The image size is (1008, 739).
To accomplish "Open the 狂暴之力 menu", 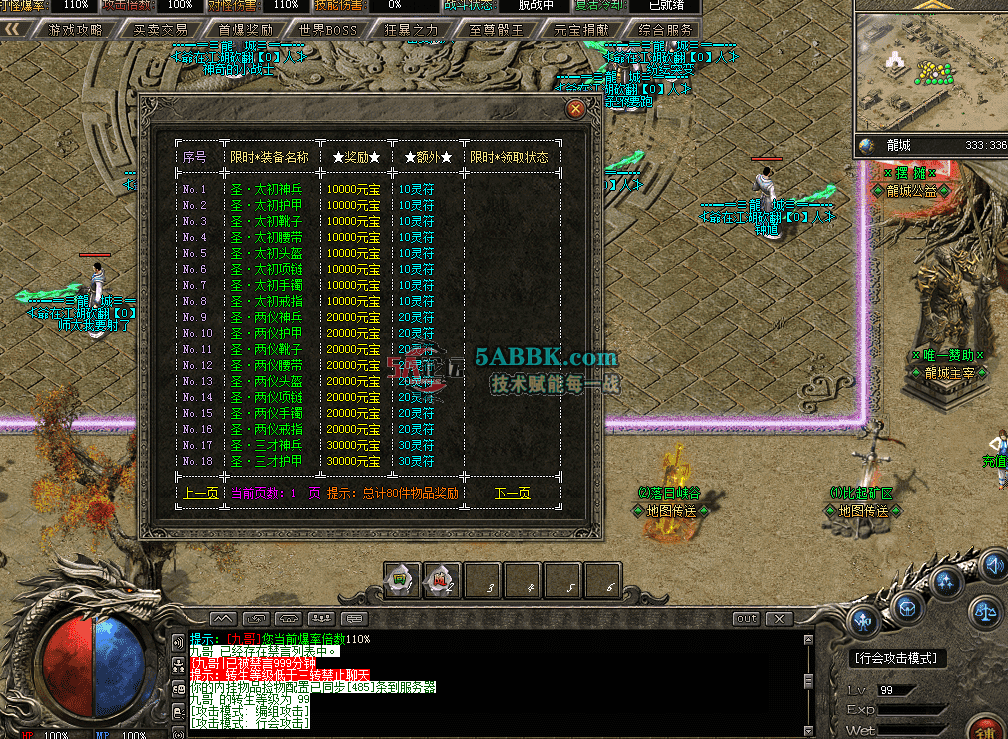I will click(x=411, y=30).
